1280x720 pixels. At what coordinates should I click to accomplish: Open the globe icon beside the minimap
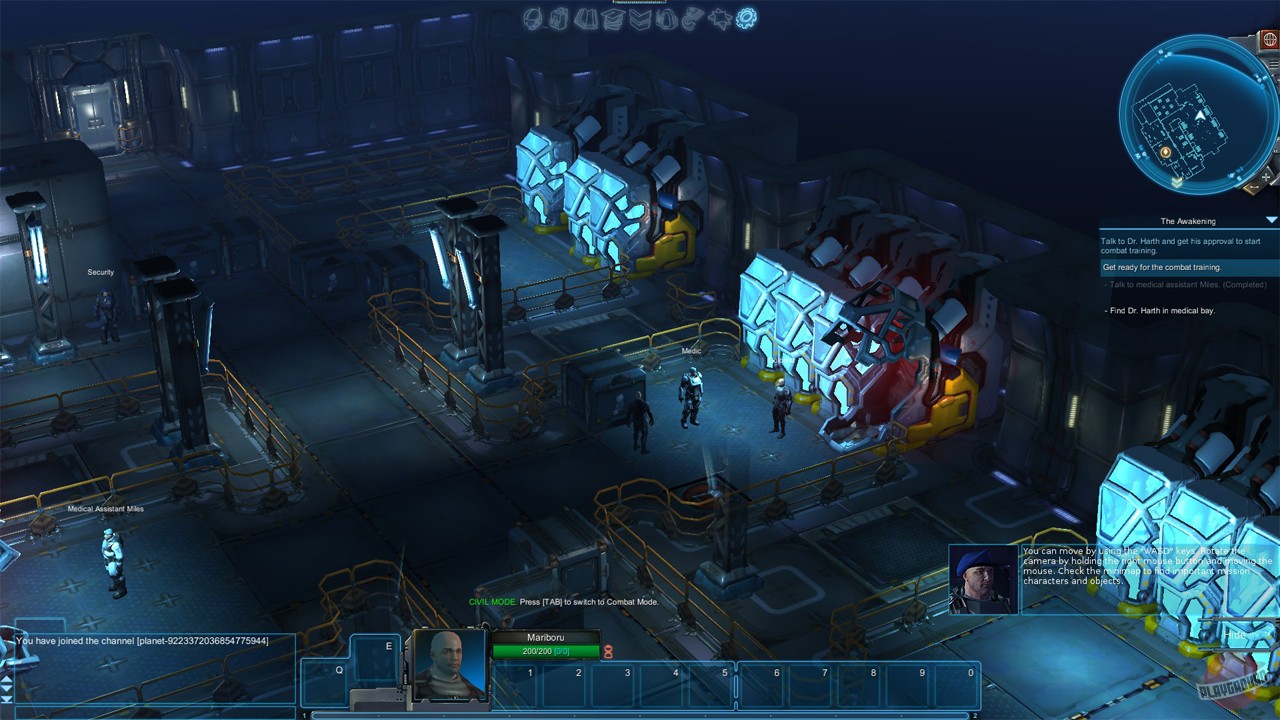(x=1269, y=40)
